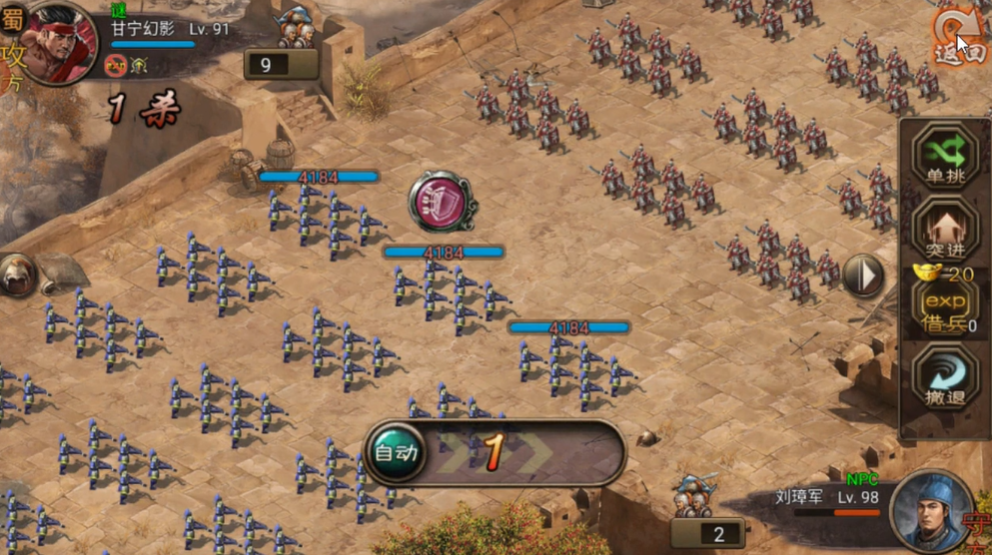Inspect the red crossed-out debuff status icon
The image size is (992, 555).
tap(114, 65)
